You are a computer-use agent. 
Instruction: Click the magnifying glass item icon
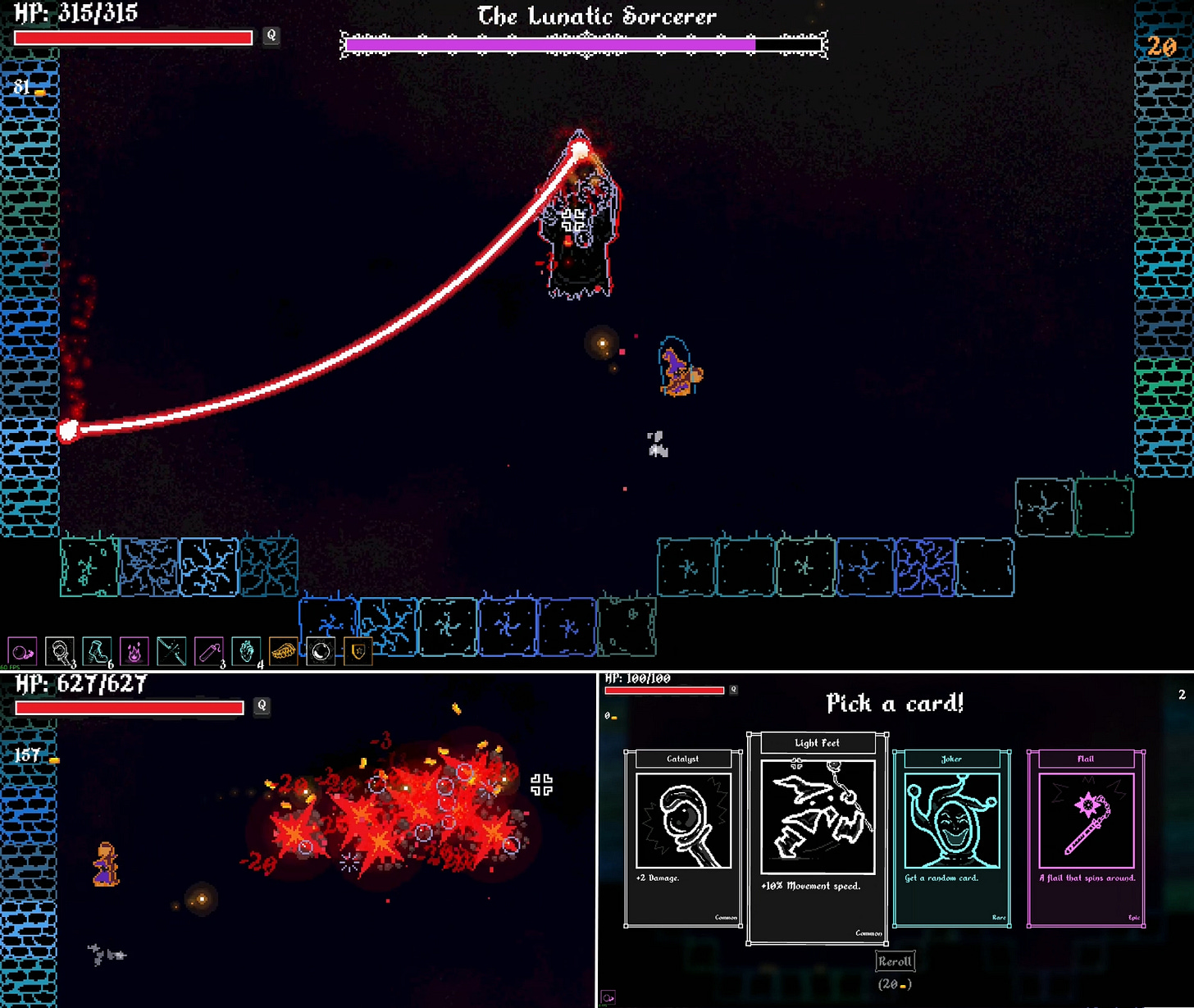[x=60, y=652]
